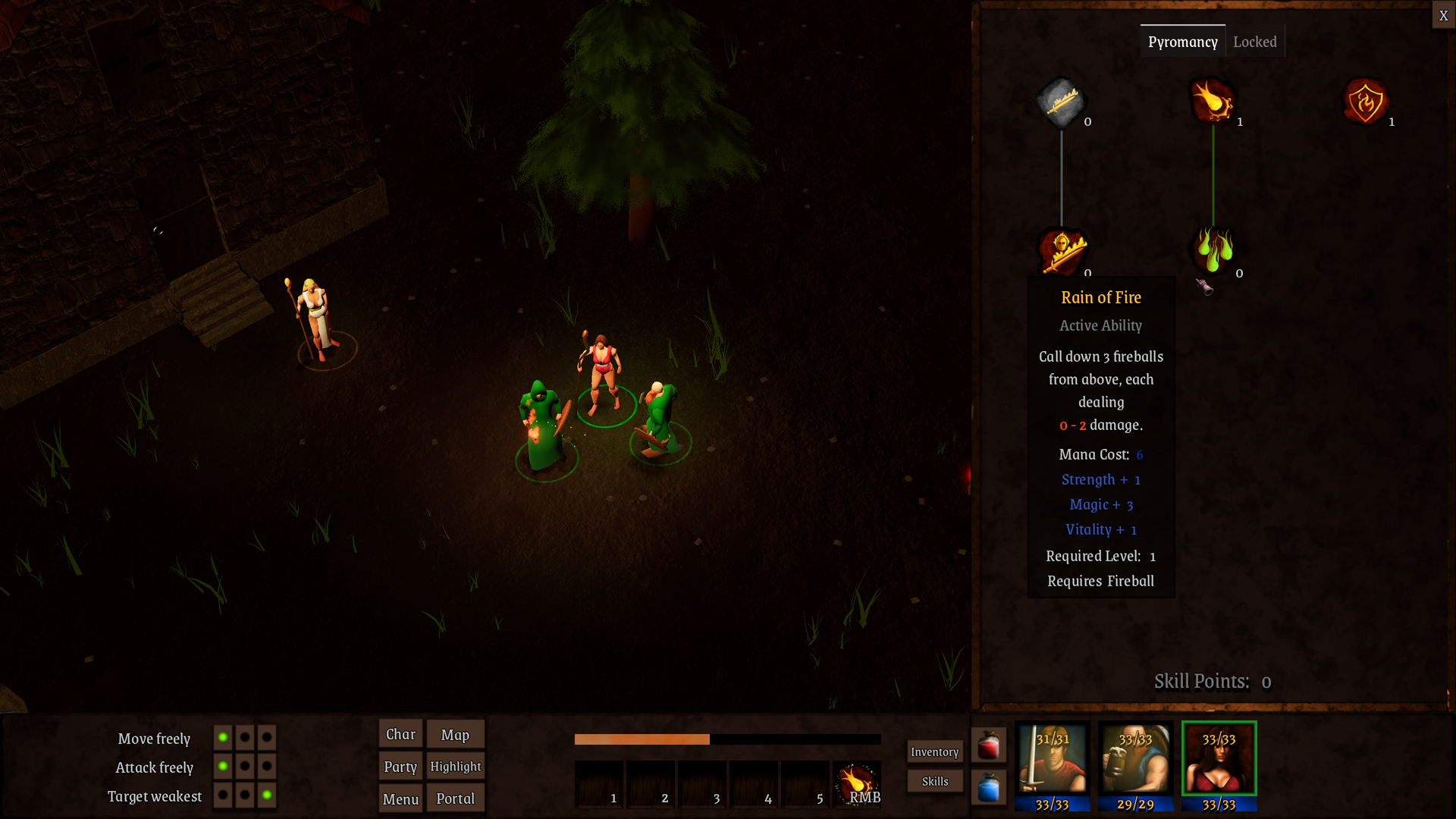Use the blue mana potion

tap(988, 788)
